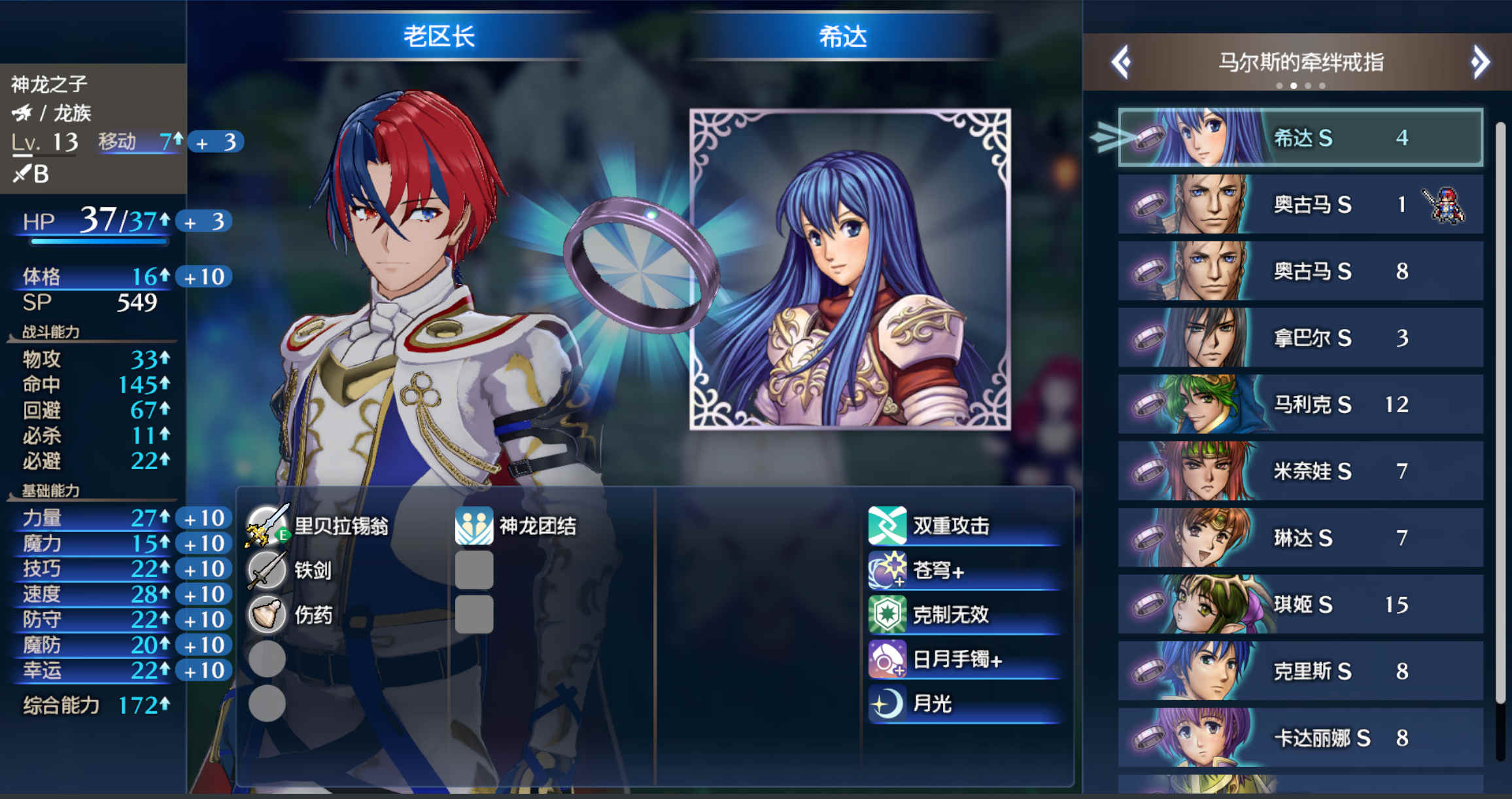
Task: Click the 伤药 vulnerary icon
Action: (x=267, y=615)
